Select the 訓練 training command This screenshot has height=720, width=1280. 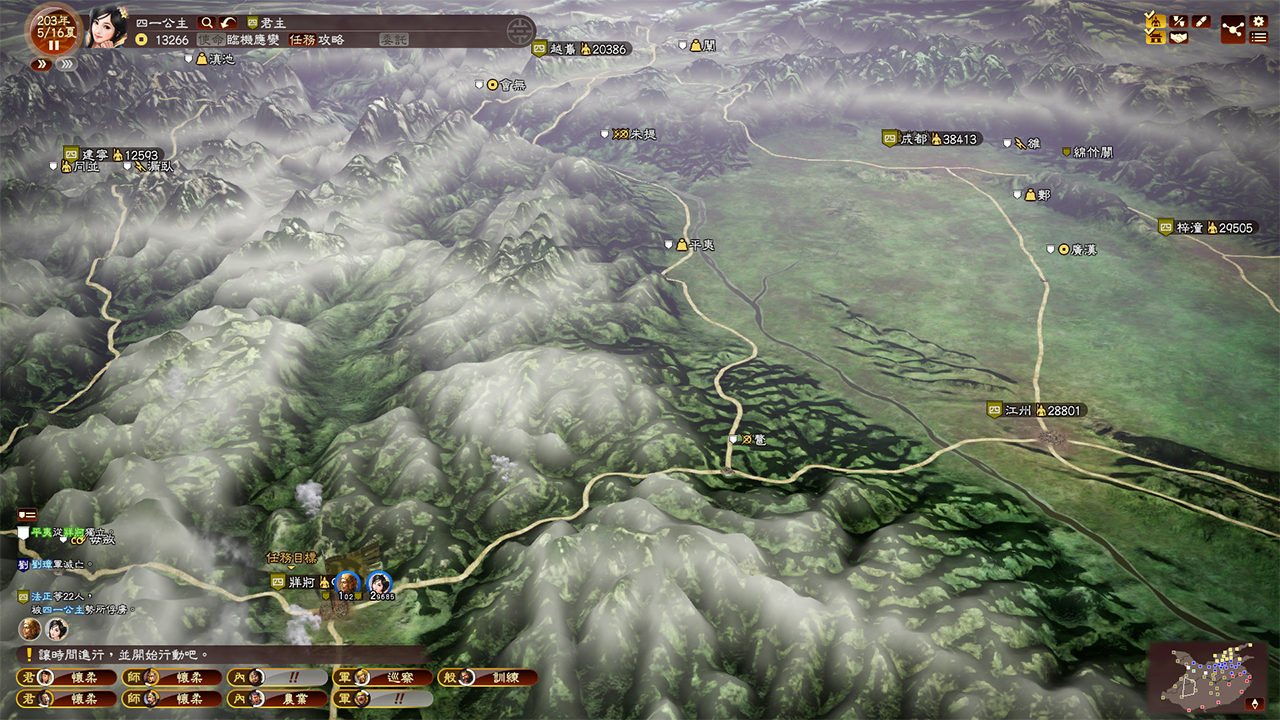coord(490,677)
